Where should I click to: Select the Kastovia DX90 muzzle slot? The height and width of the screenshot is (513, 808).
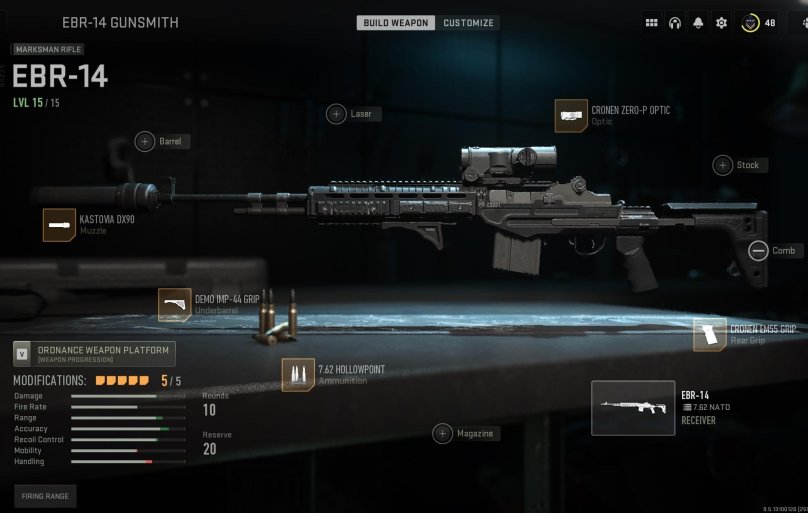59,225
